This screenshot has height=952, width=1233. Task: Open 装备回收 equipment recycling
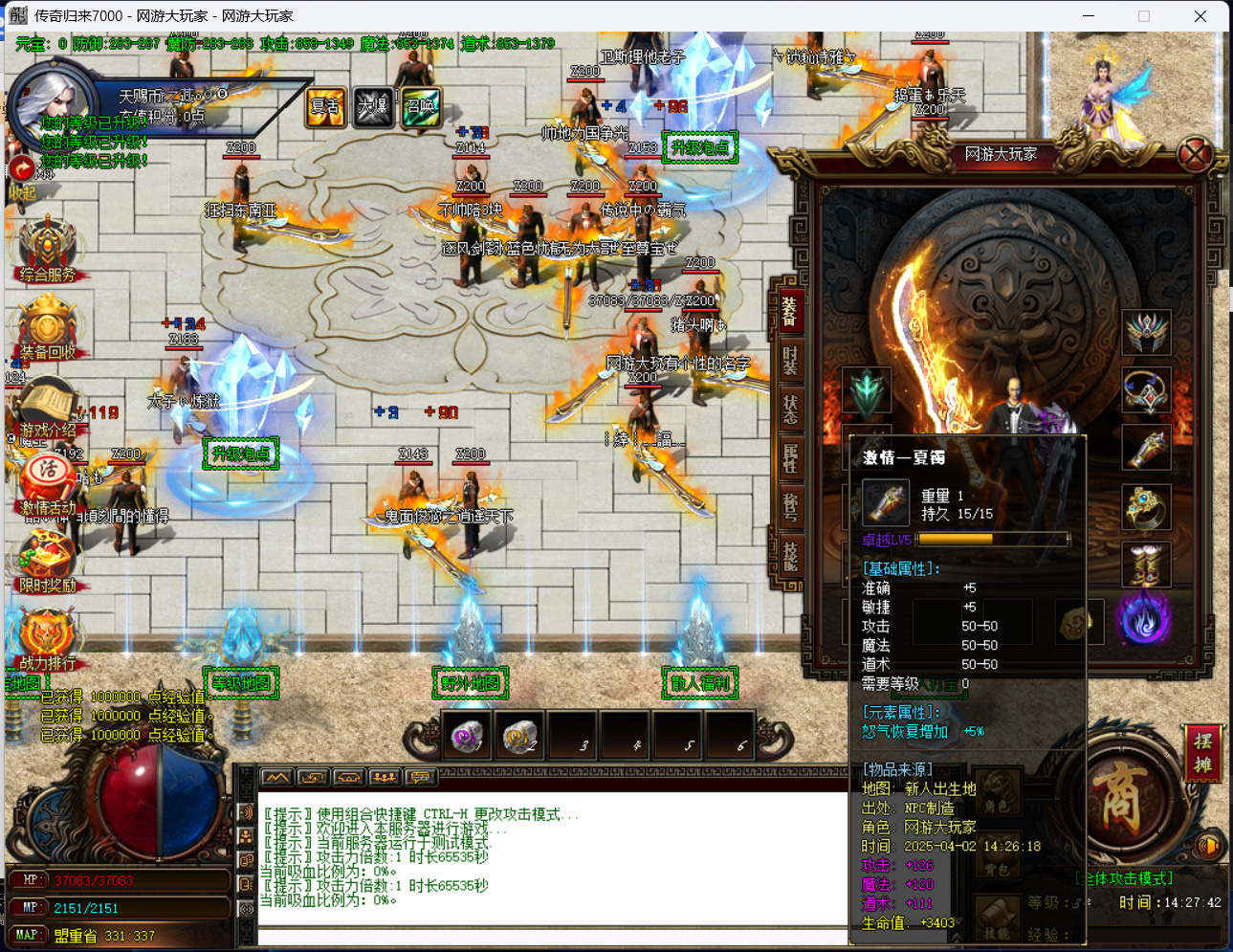coord(48,328)
